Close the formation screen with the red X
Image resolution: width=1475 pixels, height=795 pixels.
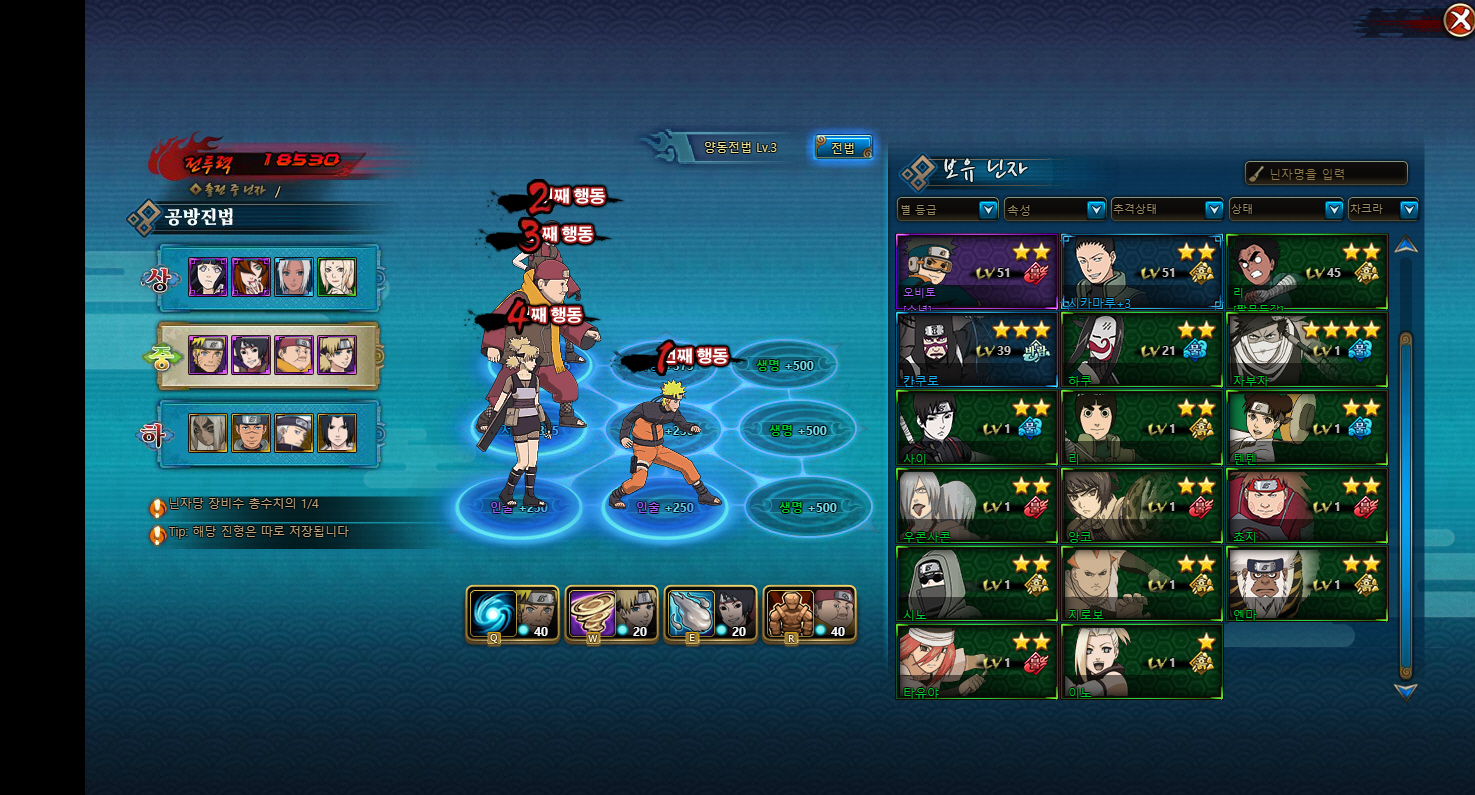(x=1459, y=20)
